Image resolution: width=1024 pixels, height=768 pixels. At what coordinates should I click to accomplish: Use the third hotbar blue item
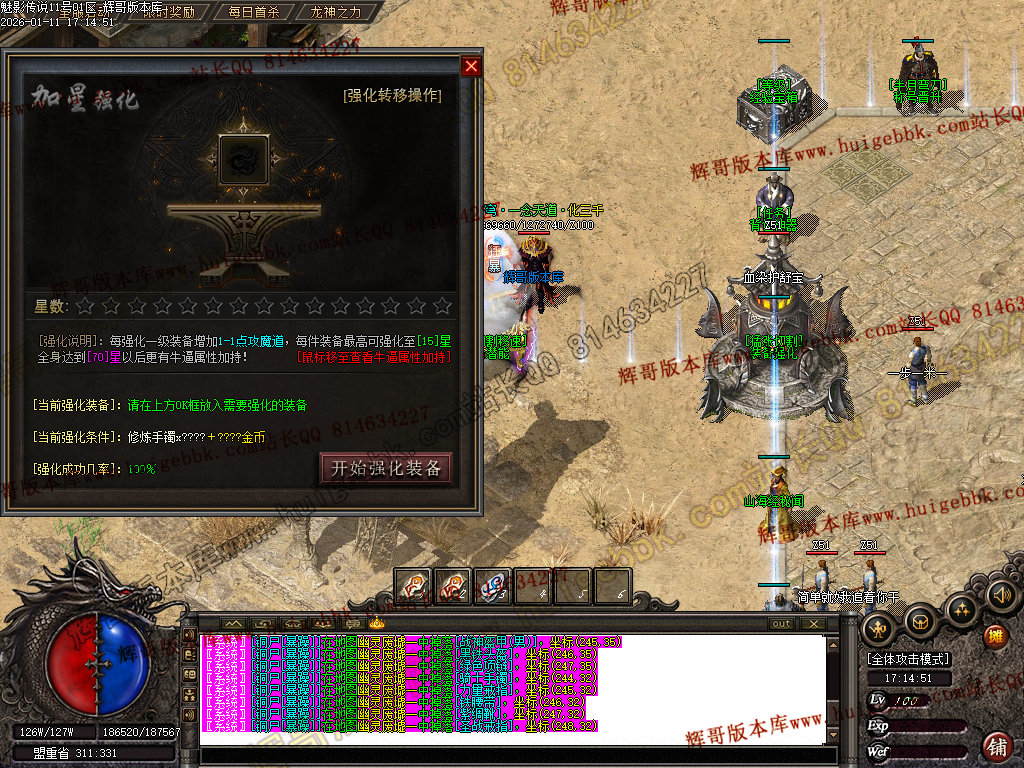pyautogui.click(x=493, y=586)
